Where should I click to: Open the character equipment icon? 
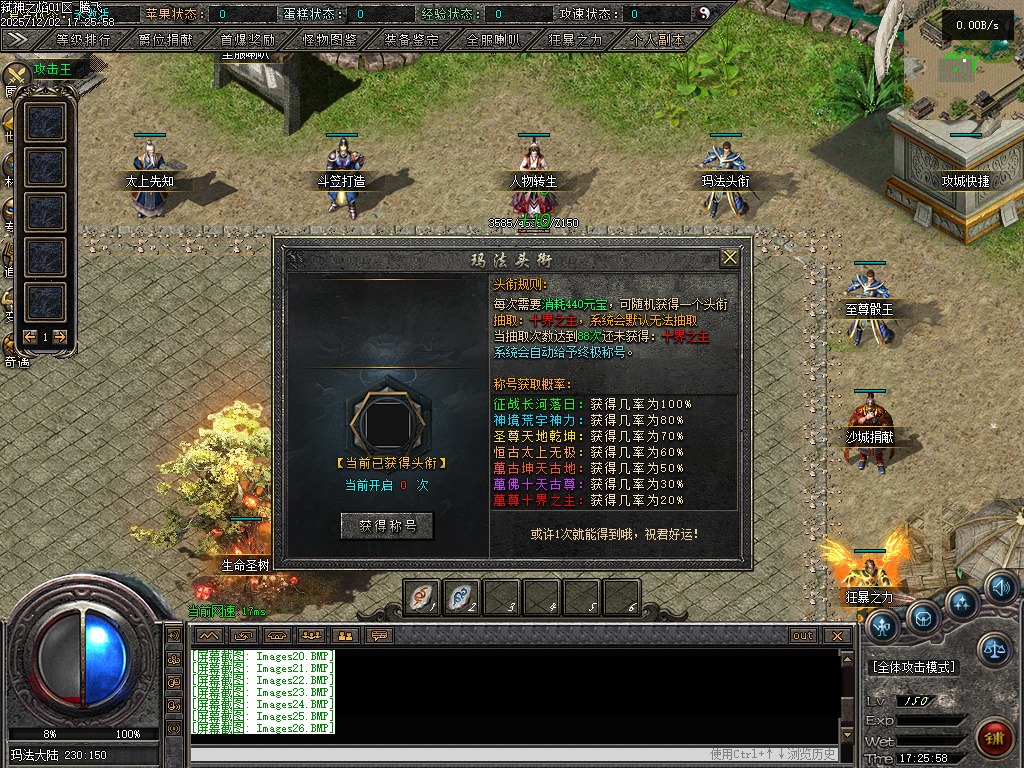point(881,626)
